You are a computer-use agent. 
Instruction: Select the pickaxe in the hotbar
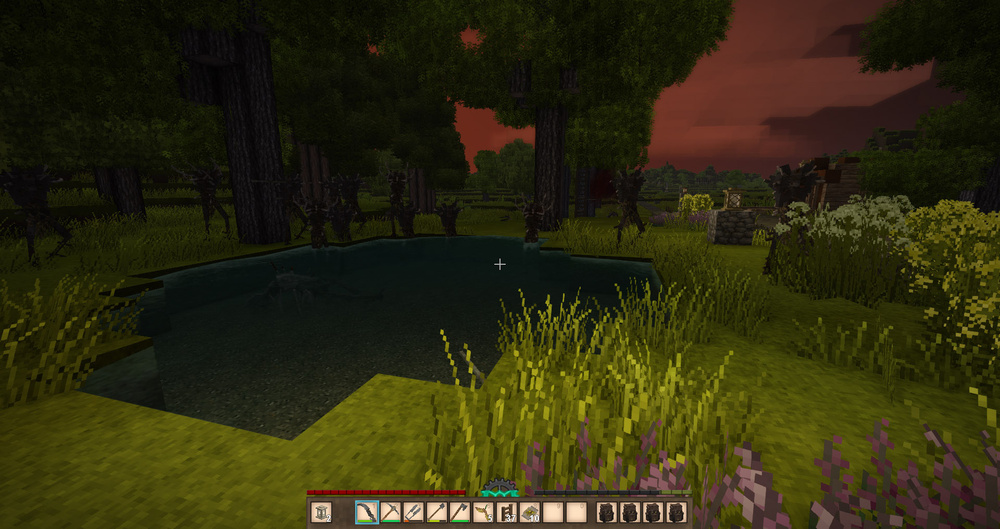tap(390, 513)
